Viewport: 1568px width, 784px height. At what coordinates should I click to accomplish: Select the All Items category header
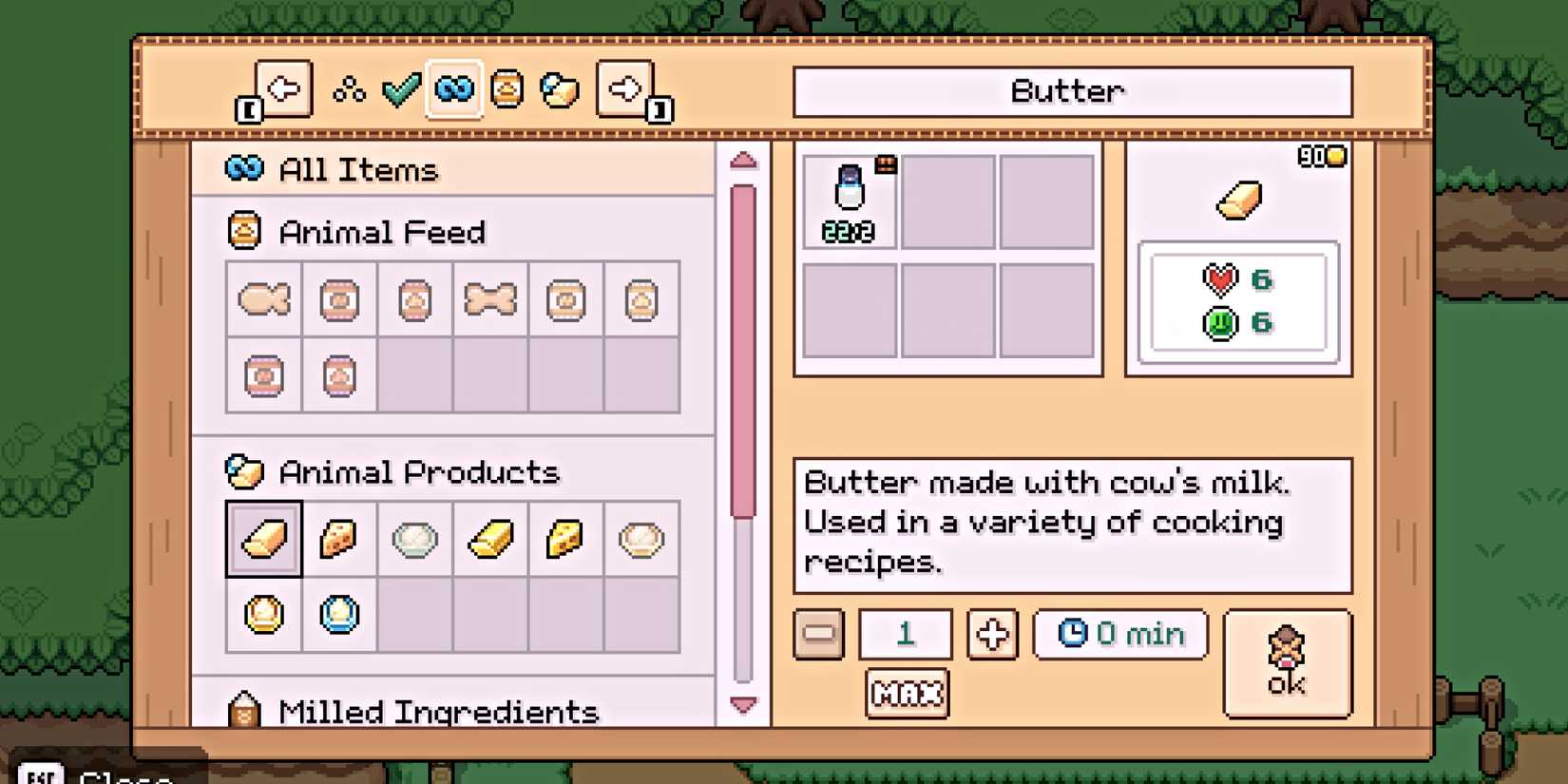coord(356,169)
